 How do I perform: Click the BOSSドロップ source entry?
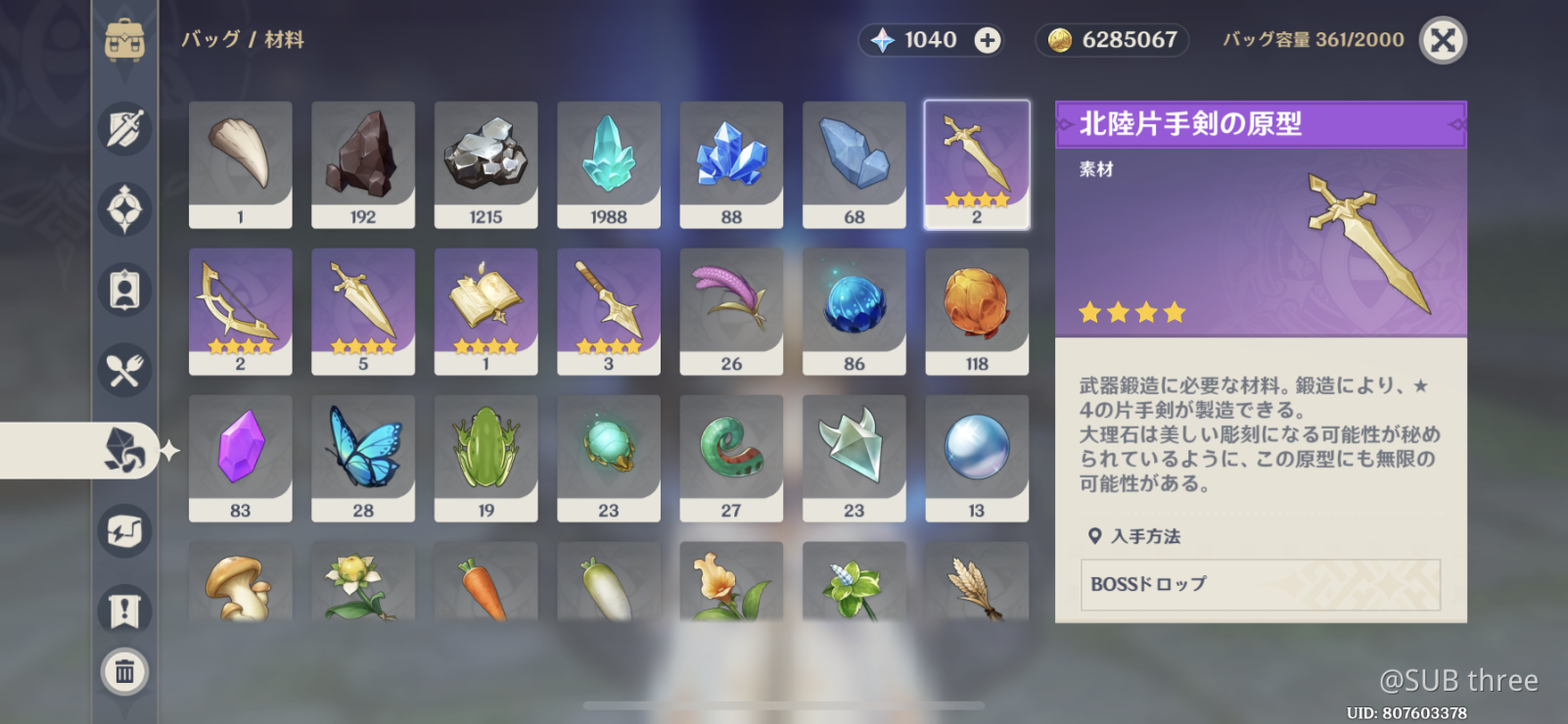(1260, 586)
